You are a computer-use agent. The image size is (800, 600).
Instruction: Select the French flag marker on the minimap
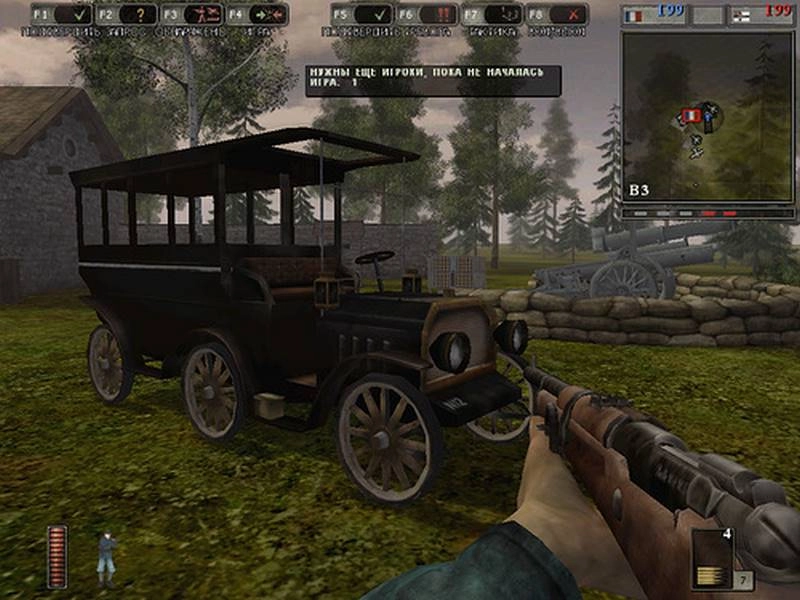click(690, 116)
